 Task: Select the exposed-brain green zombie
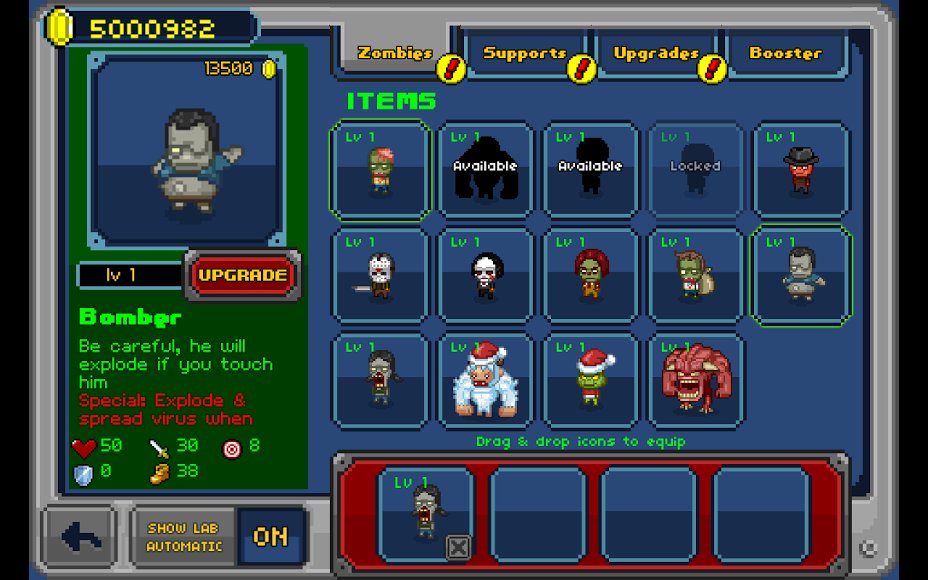pos(380,169)
